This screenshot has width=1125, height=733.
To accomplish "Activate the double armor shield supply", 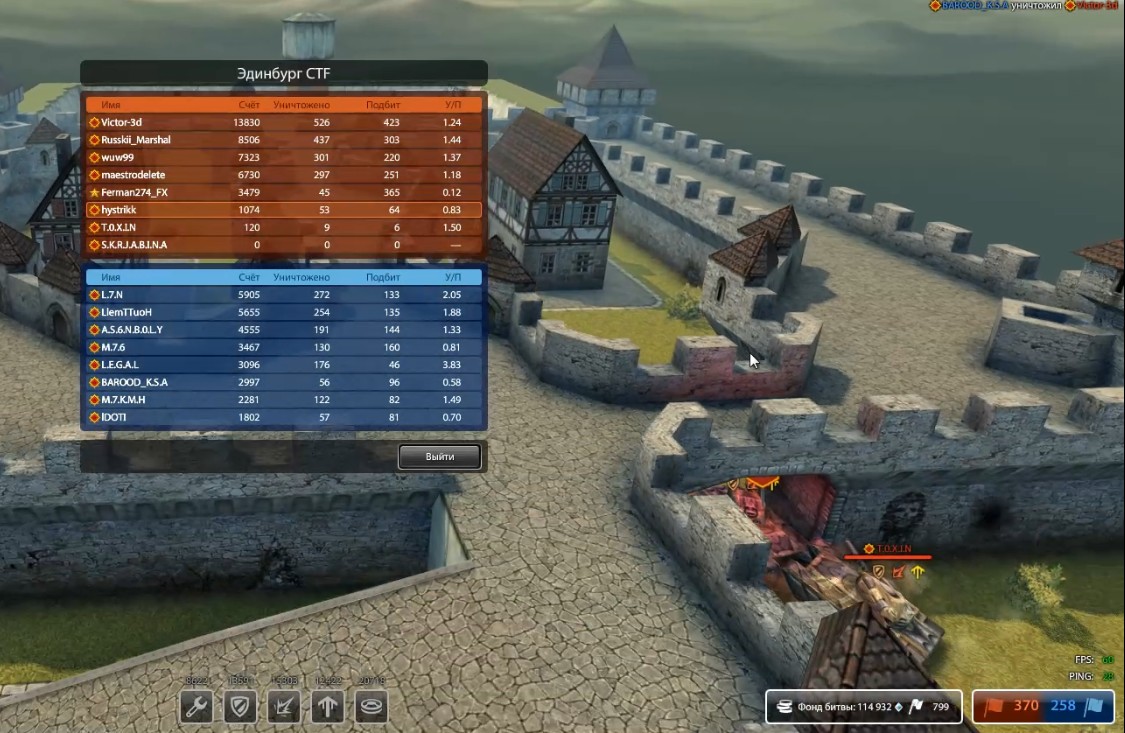I will 239,707.
